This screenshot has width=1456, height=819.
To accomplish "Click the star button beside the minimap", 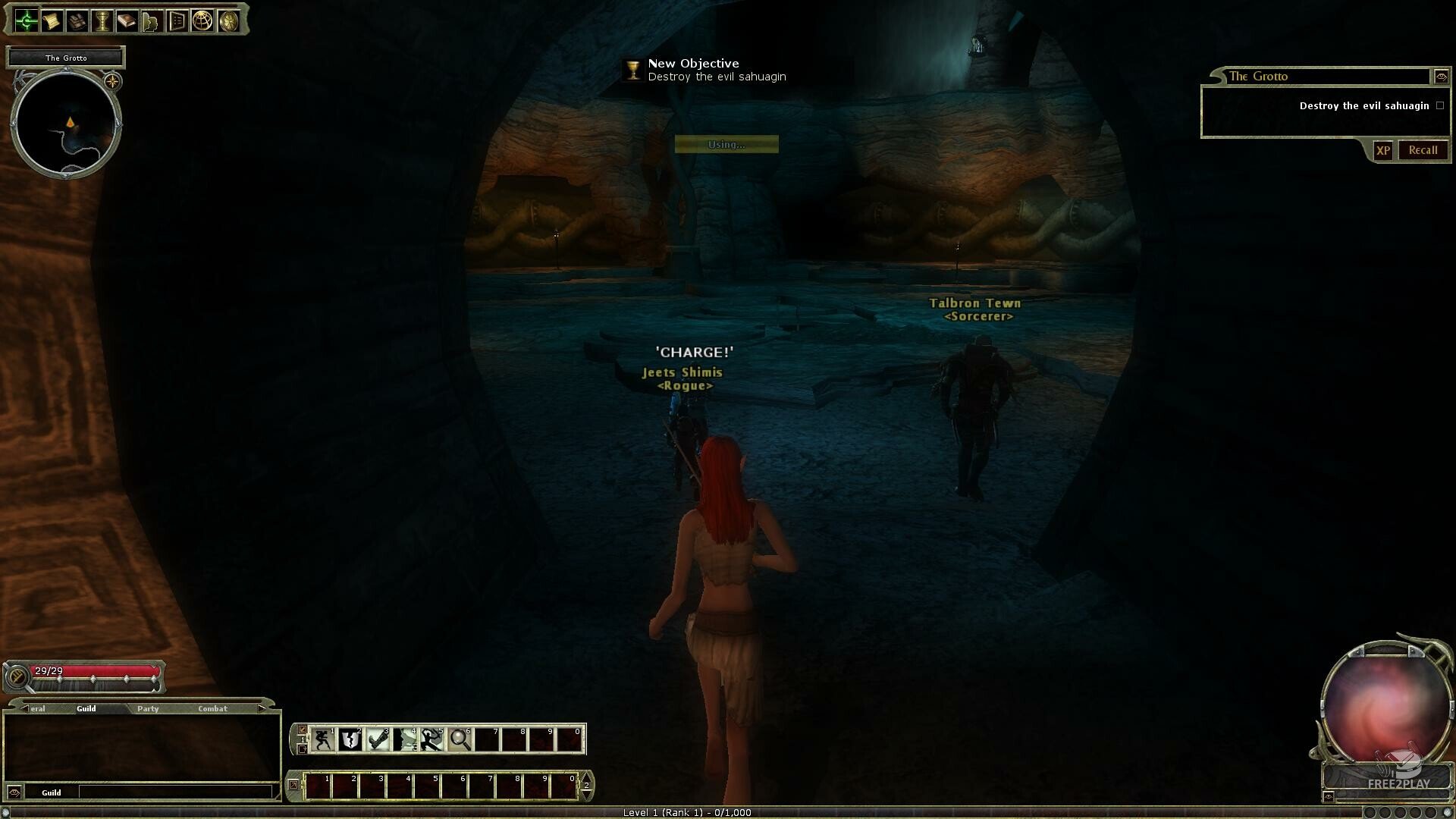I will [x=112, y=81].
